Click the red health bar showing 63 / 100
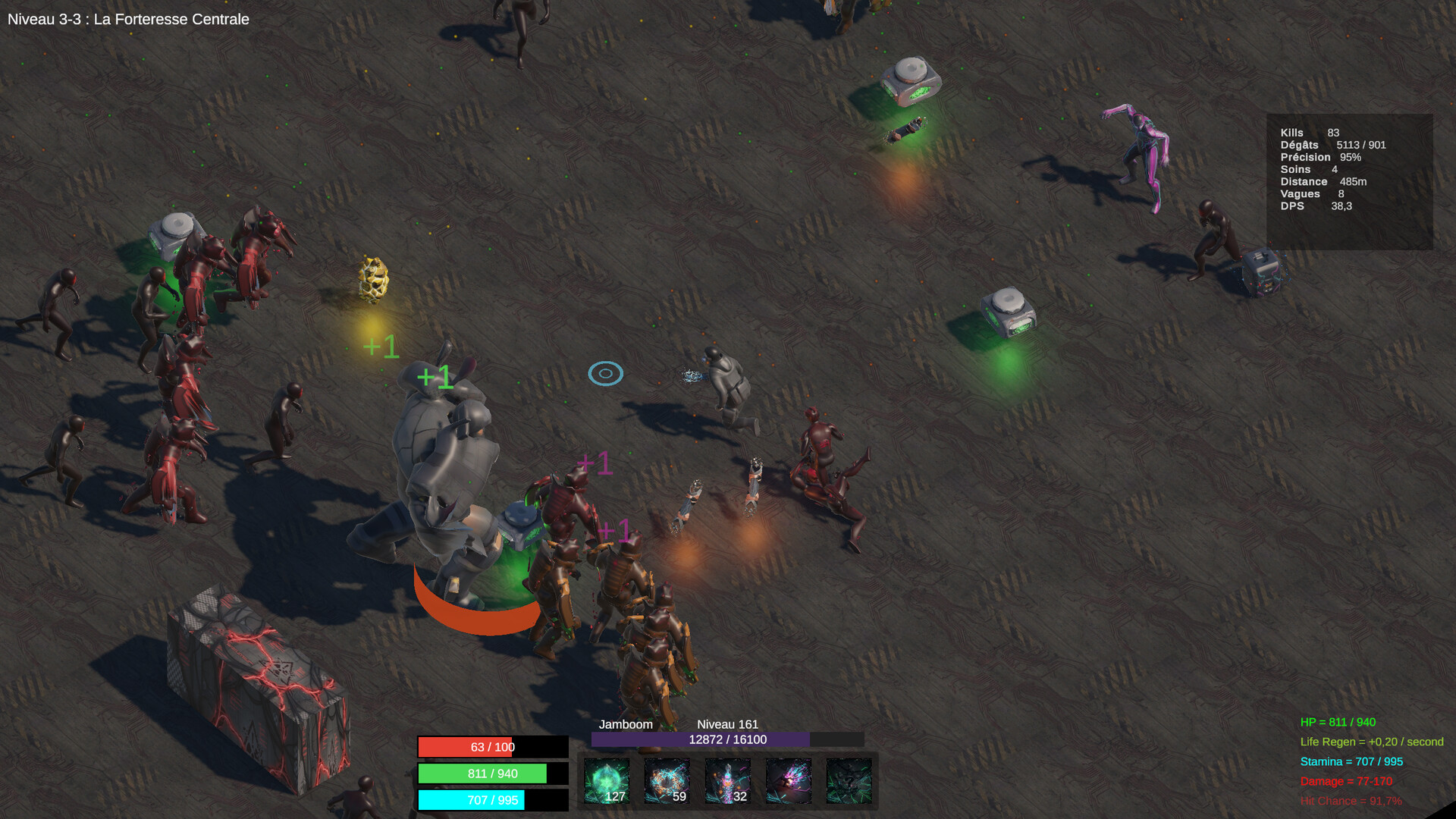1456x819 pixels. tap(493, 748)
